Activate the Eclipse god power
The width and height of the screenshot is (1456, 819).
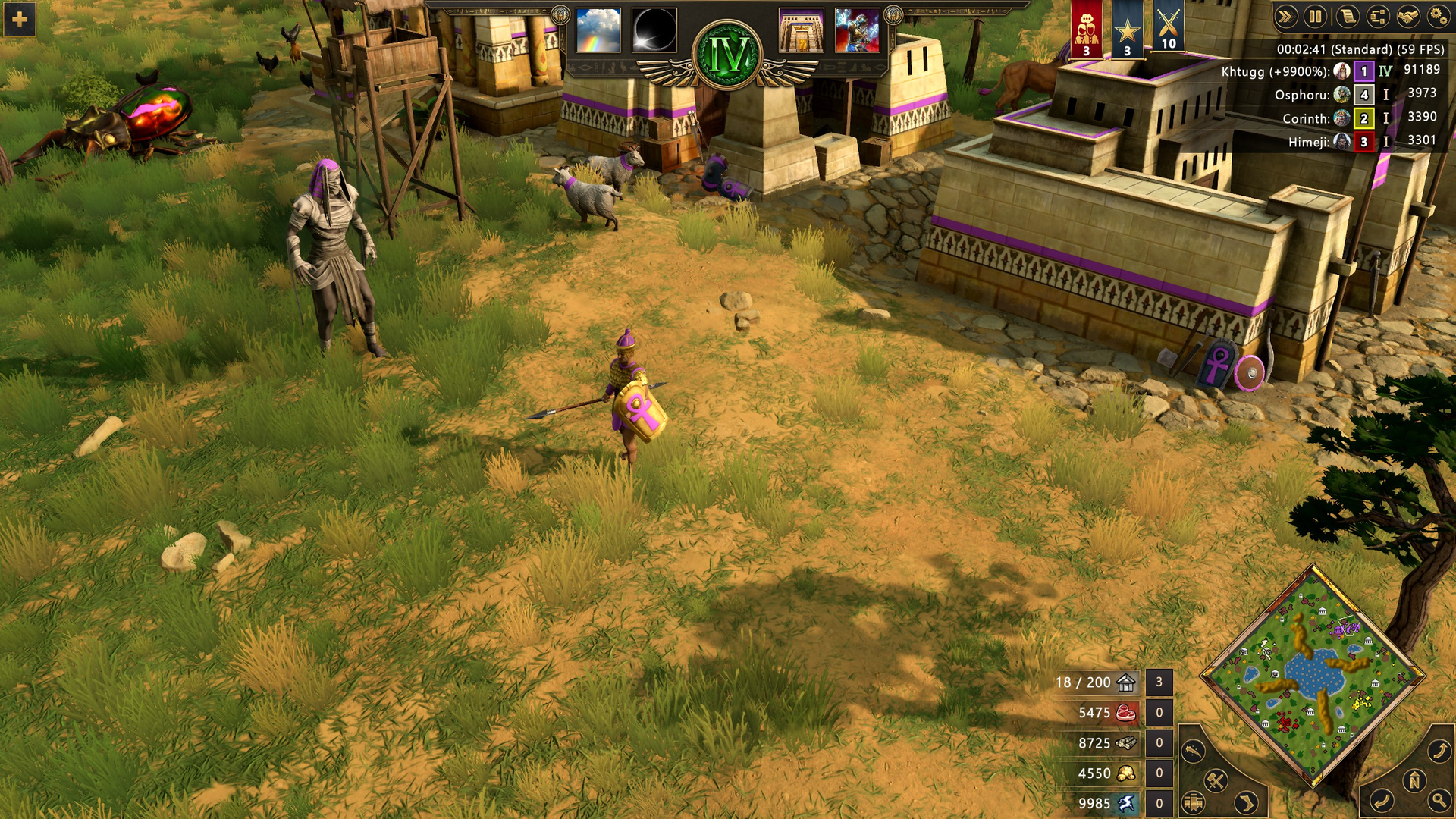point(654,30)
